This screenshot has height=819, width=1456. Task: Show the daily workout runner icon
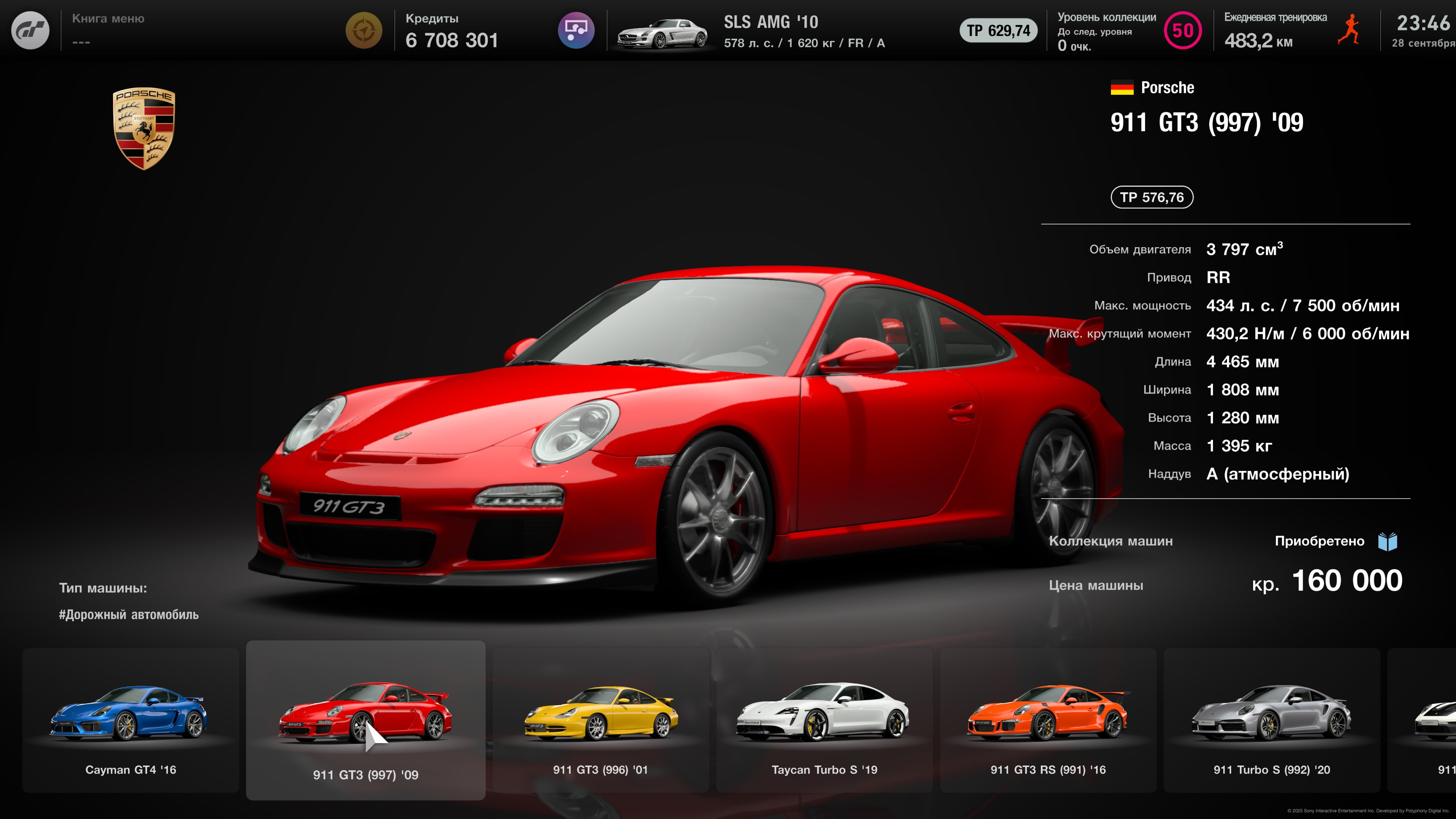tap(1350, 30)
